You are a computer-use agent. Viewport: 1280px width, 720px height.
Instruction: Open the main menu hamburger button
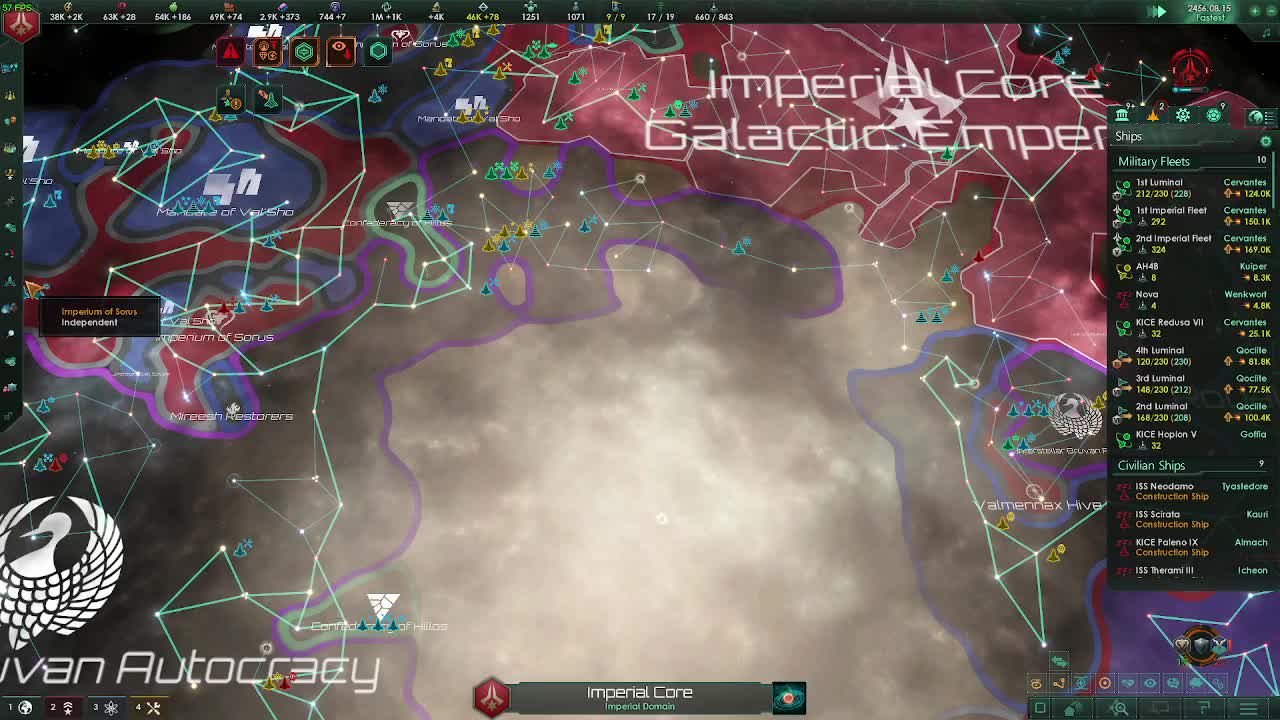tap(1249, 708)
